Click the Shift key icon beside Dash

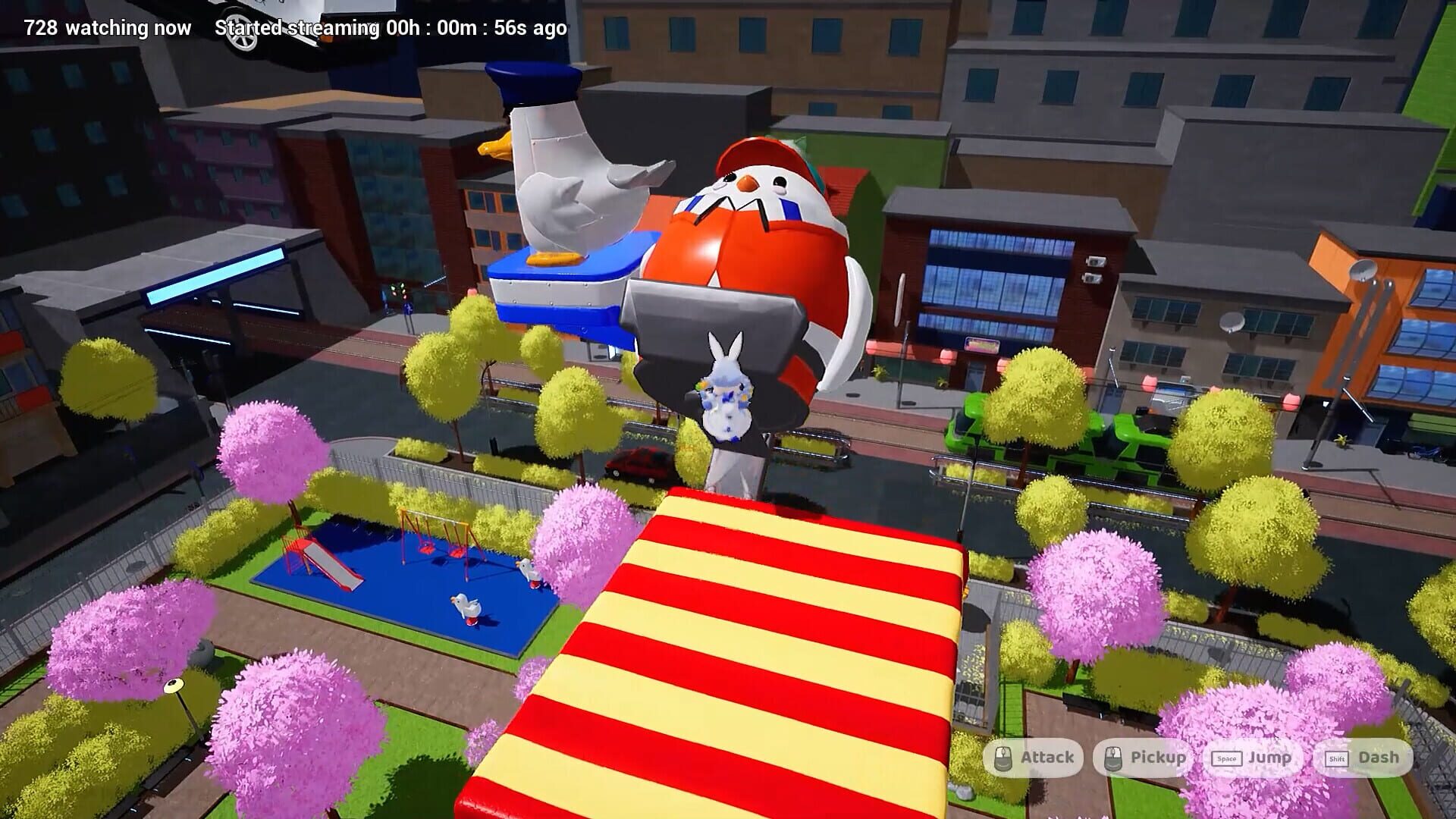(x=1336, y=757)
